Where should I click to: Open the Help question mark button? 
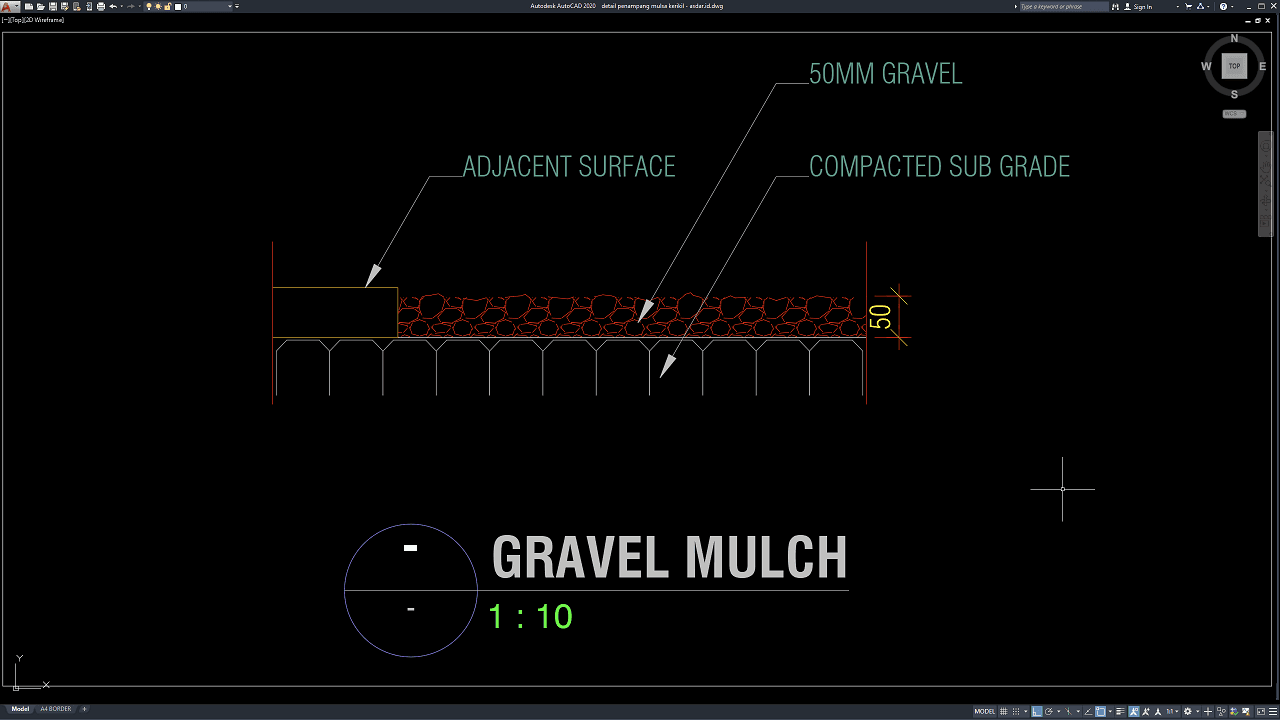point(1222,6)
